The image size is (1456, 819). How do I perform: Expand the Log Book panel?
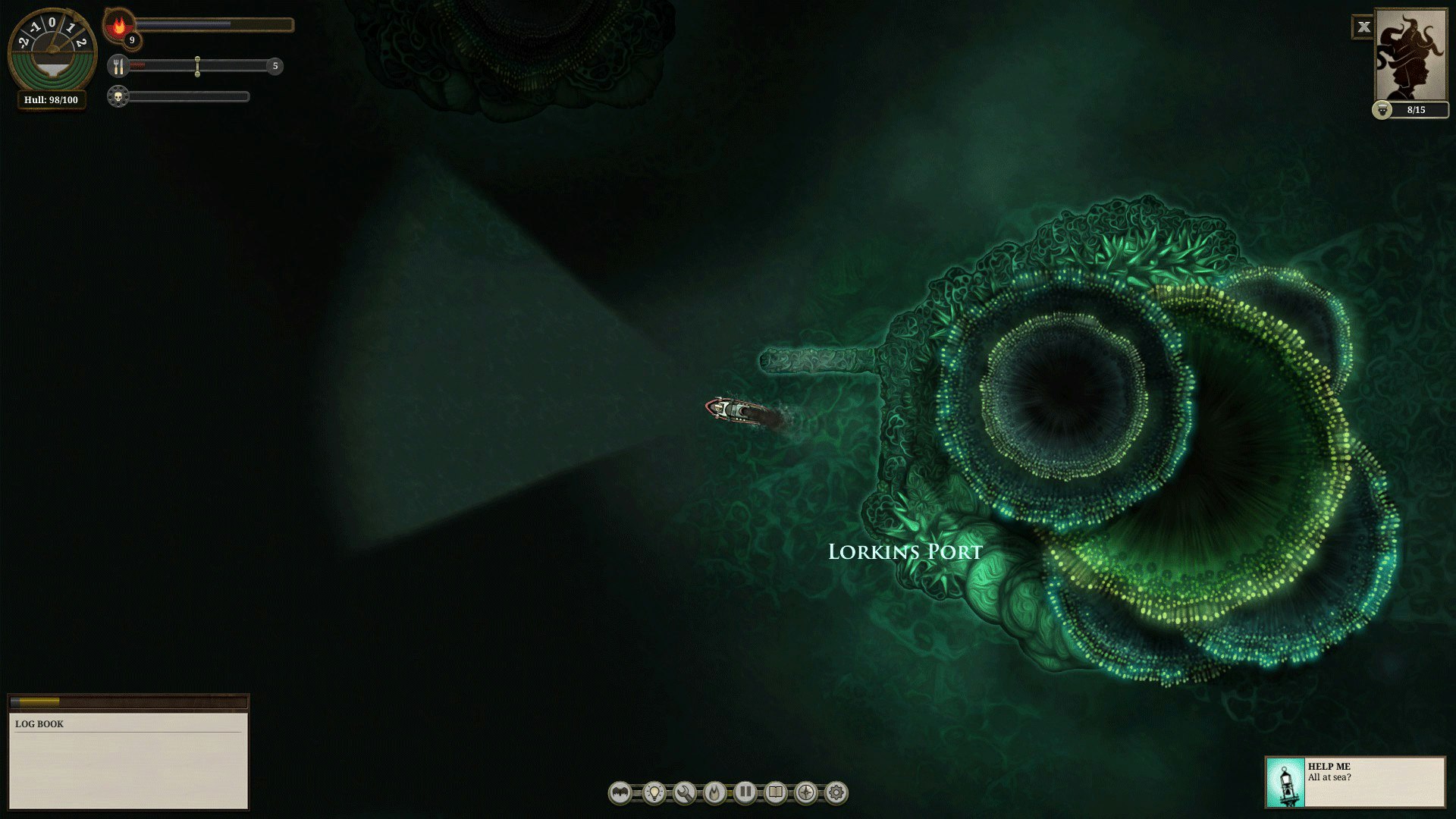[129, 701]
